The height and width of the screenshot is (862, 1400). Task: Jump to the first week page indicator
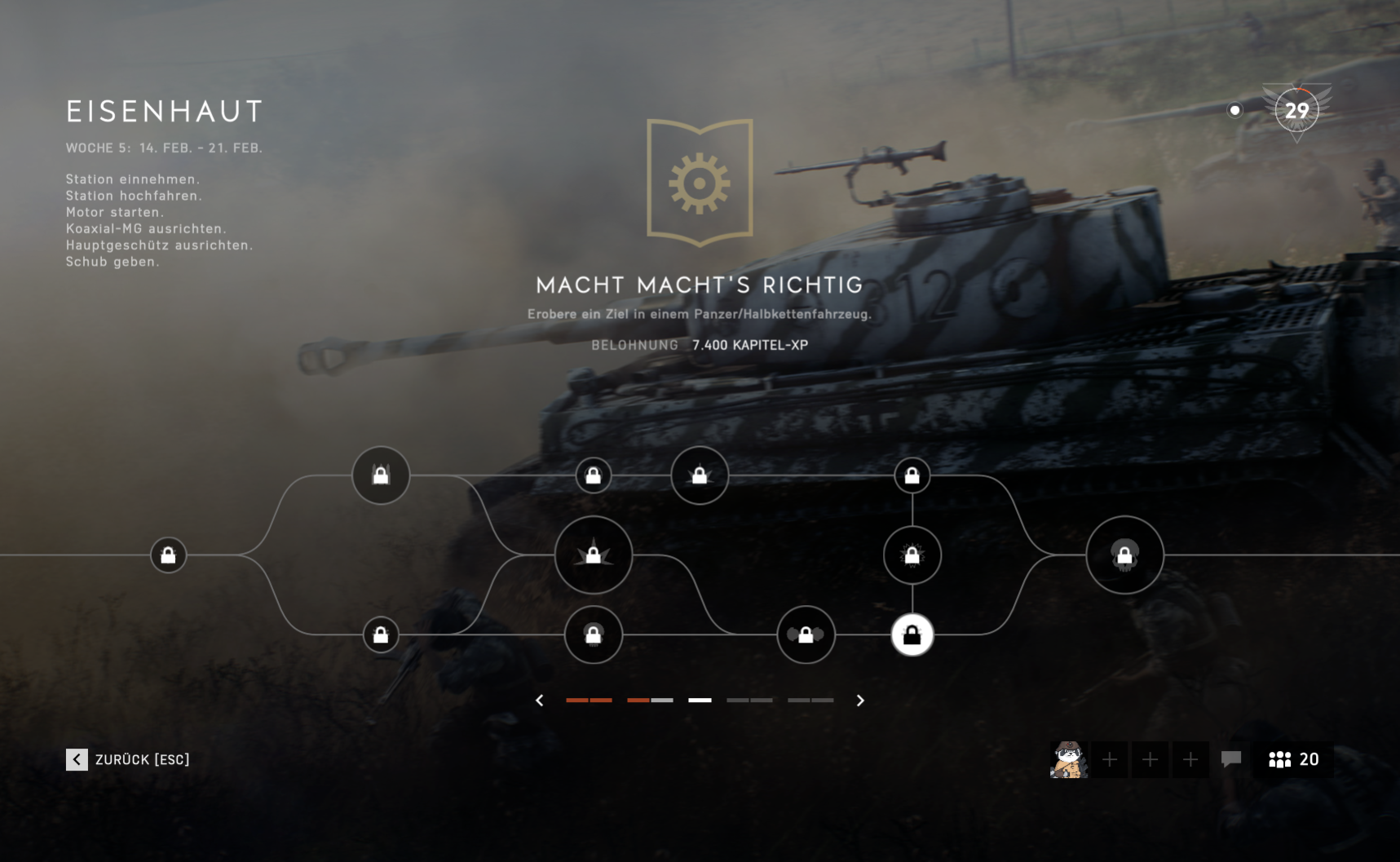589,701
